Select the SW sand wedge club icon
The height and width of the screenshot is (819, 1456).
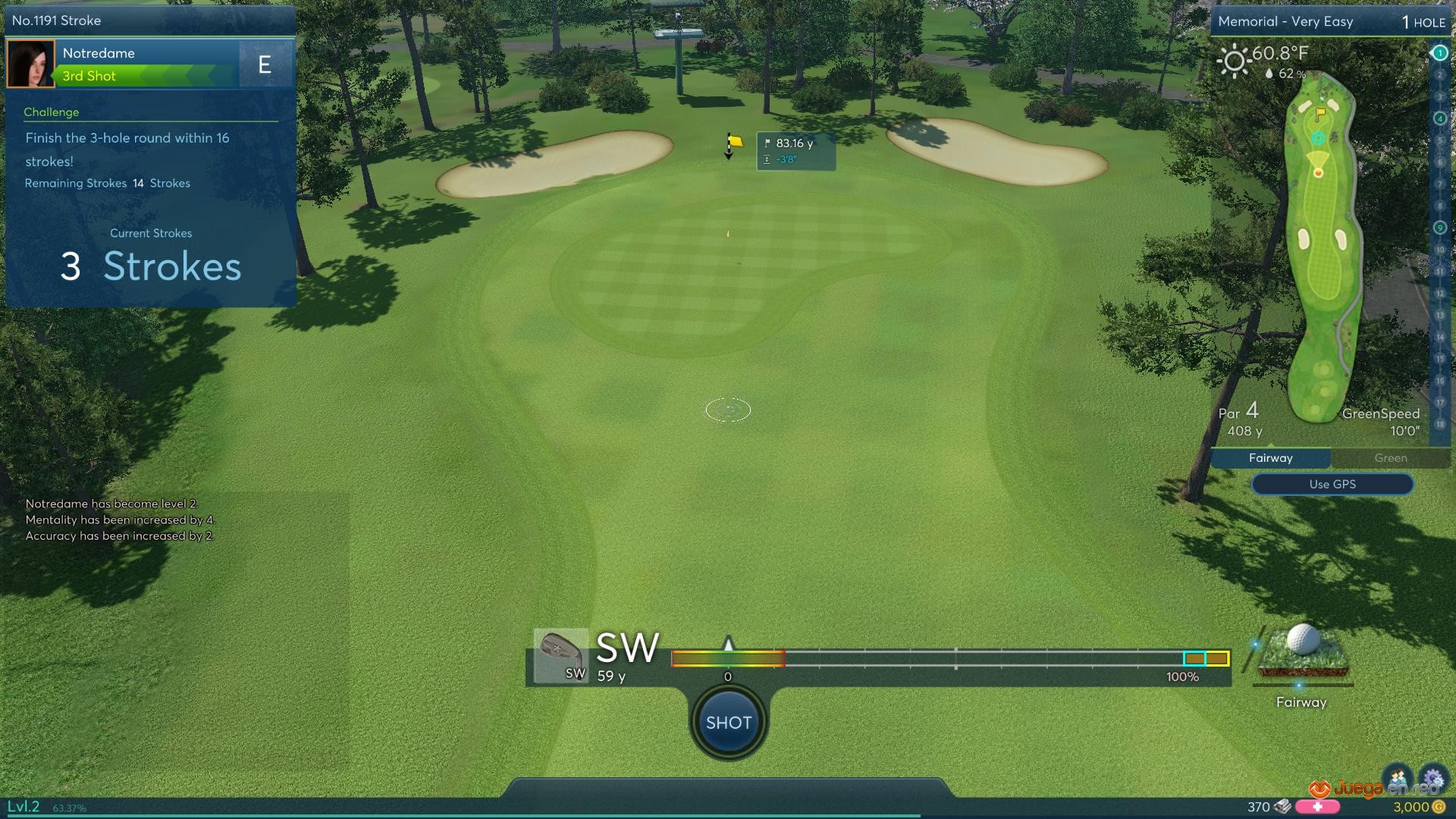(560, 655)
